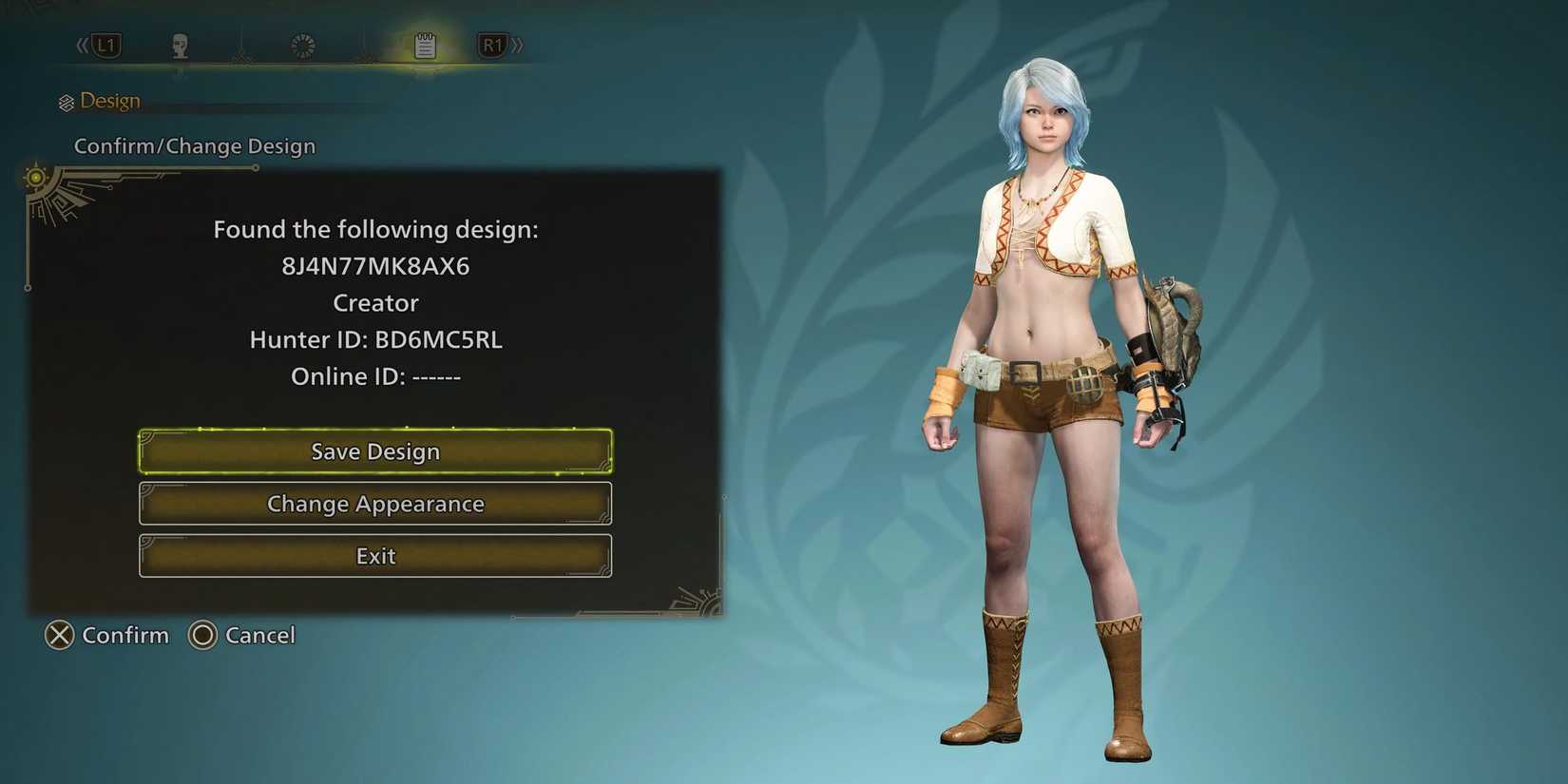
Task: Select the Exit option
Action: pos(375,556)
